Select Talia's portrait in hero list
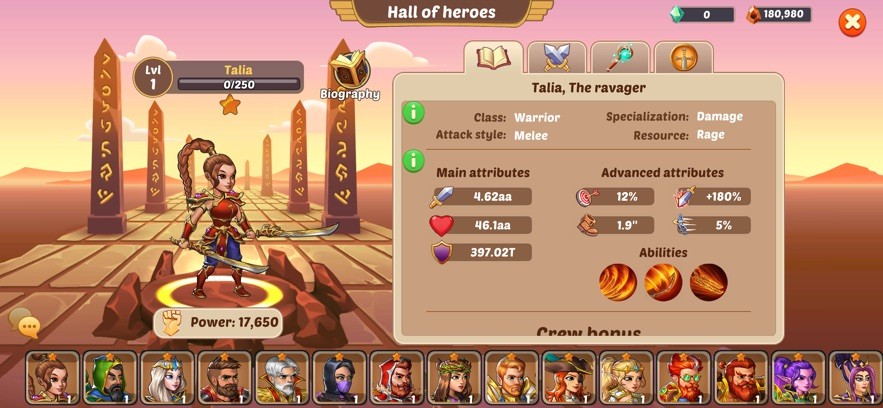 tap(52, 377)
